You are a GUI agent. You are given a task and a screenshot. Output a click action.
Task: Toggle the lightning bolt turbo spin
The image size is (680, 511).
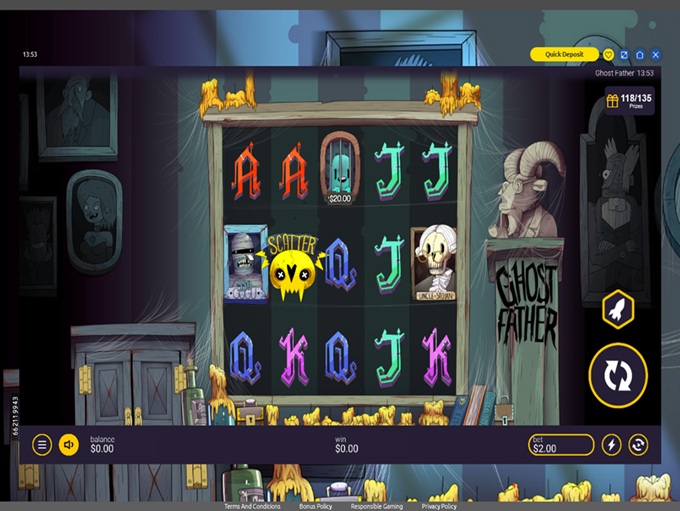[612, 445]
